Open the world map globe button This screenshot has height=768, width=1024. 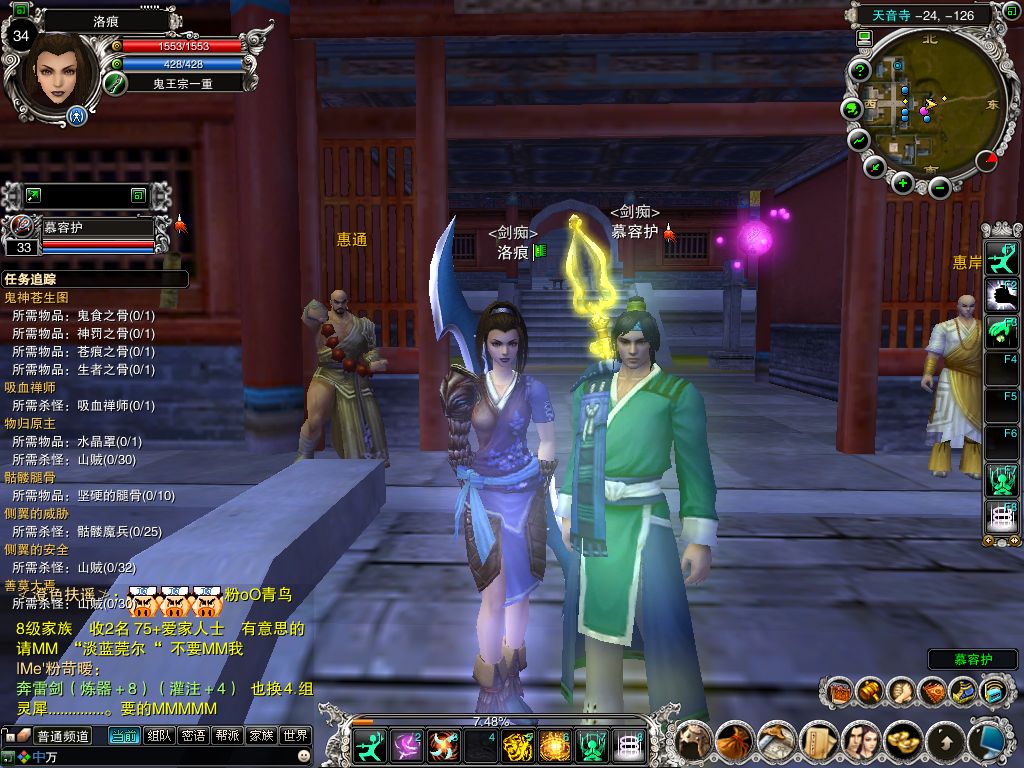[852, 108]
